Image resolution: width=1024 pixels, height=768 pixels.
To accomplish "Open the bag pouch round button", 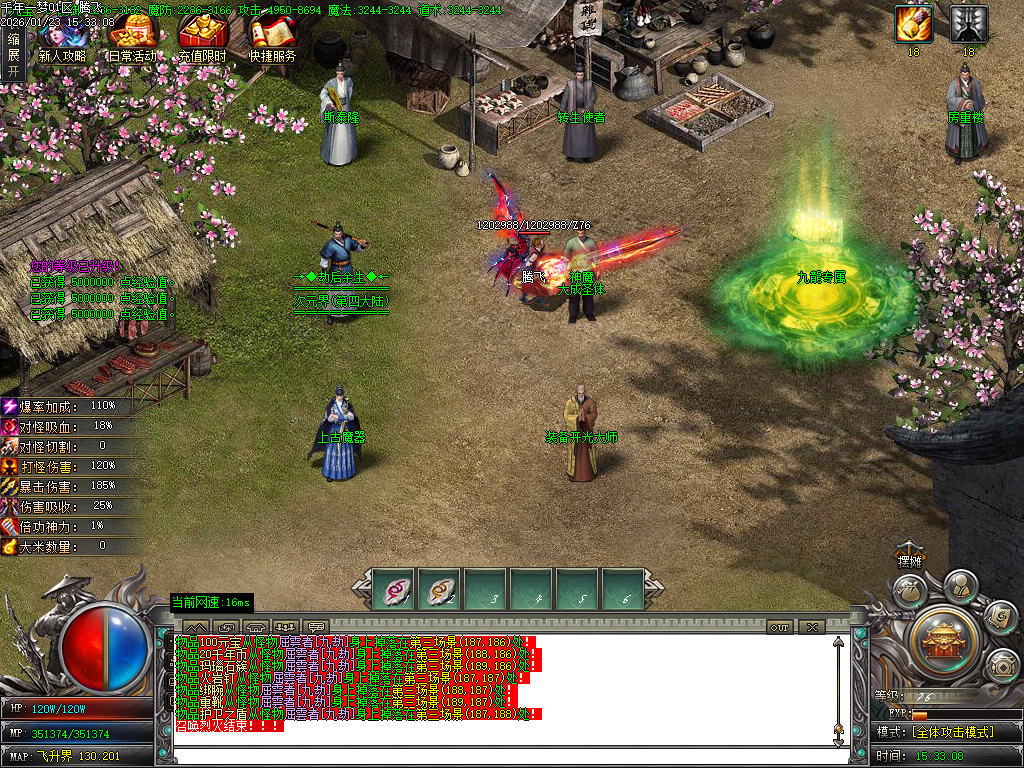I will [908, 592].
